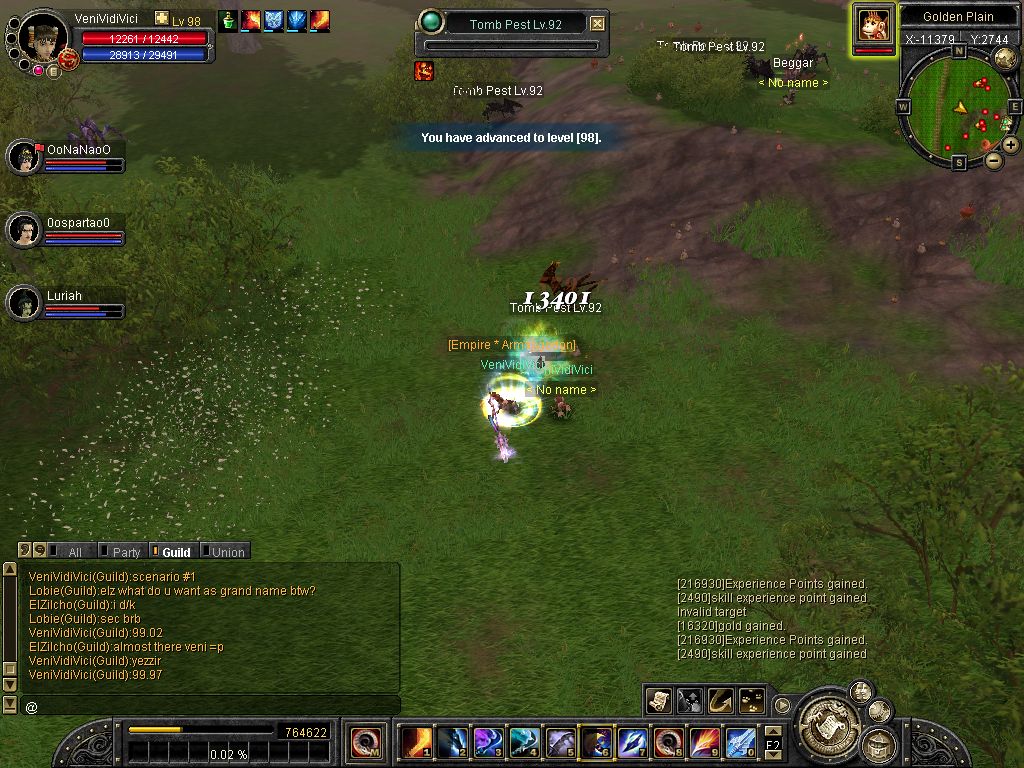Select party member Luriah
The height and width of the screenshot is (768, 1024).
24,303
